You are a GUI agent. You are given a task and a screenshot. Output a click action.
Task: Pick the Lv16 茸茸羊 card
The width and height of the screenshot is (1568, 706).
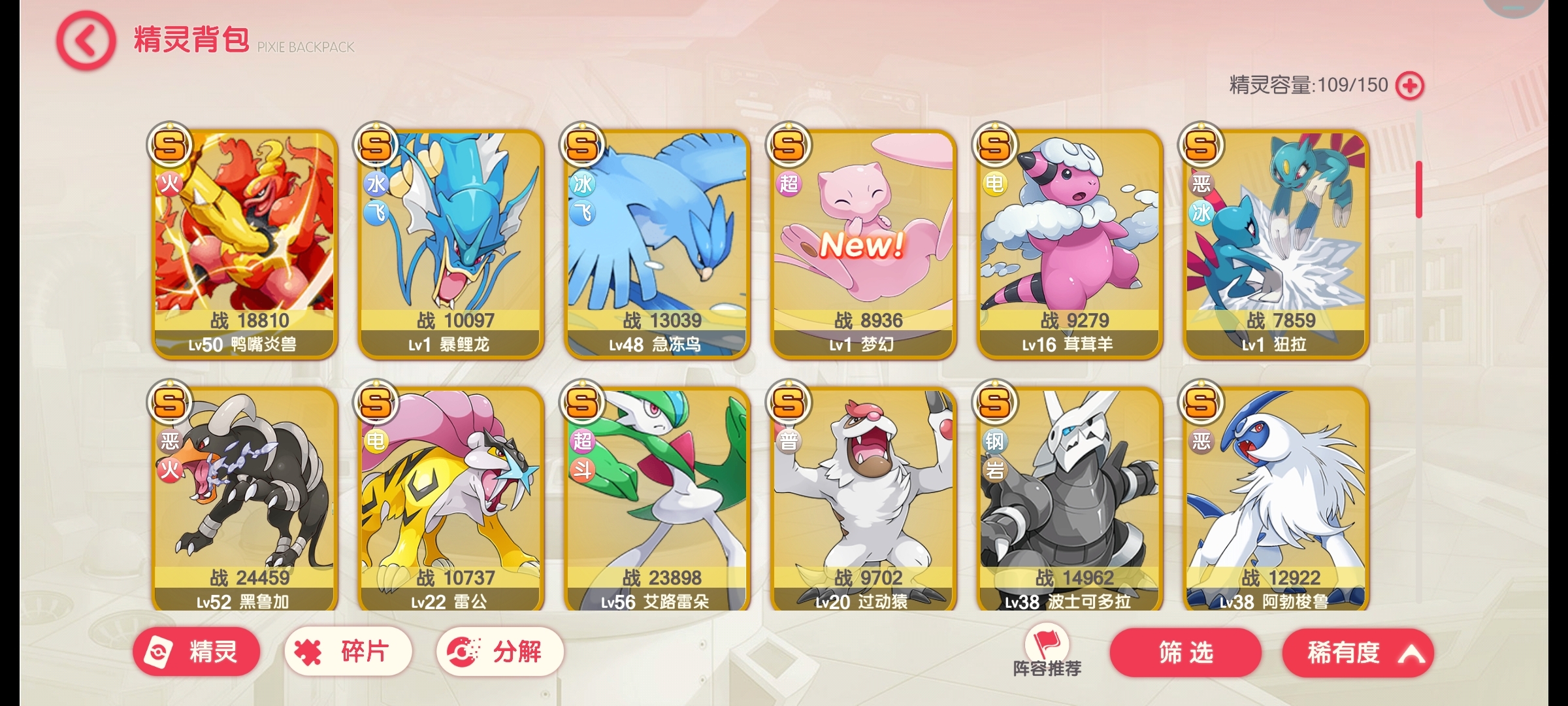point(1070,244)
